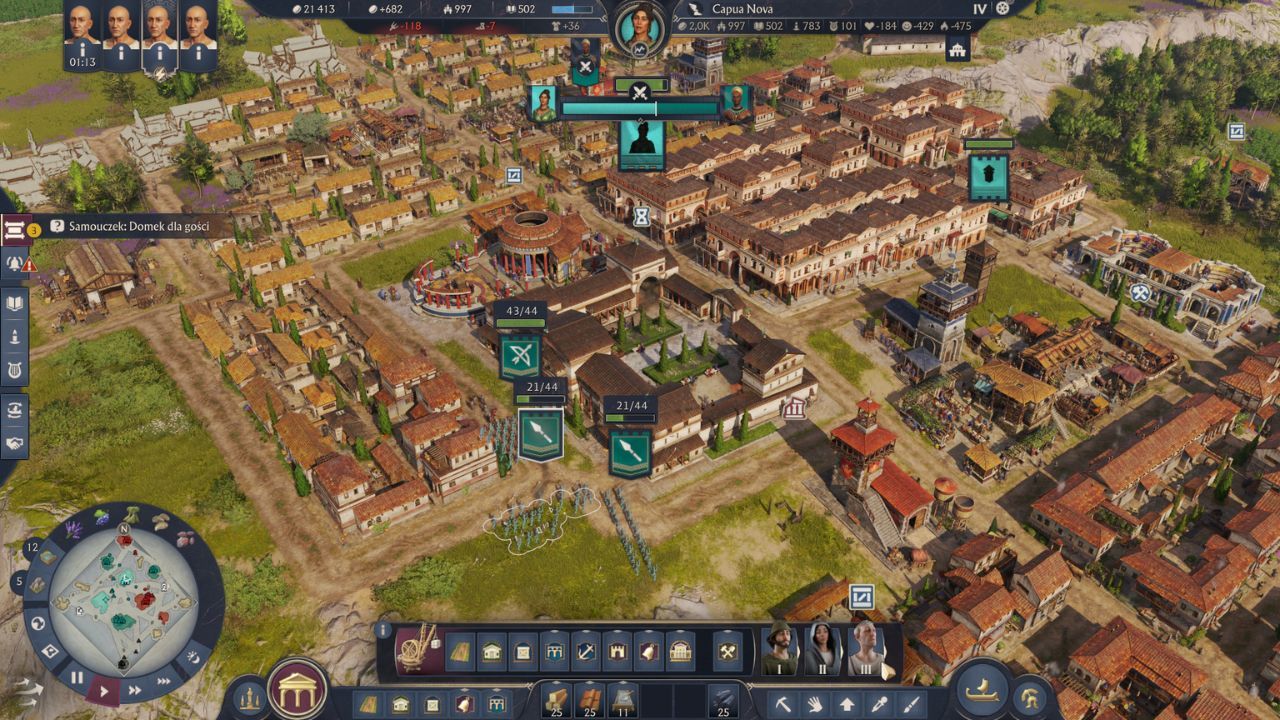Set game speed to double fast-forward
The image size is (1280, 720).
[134, 689]
